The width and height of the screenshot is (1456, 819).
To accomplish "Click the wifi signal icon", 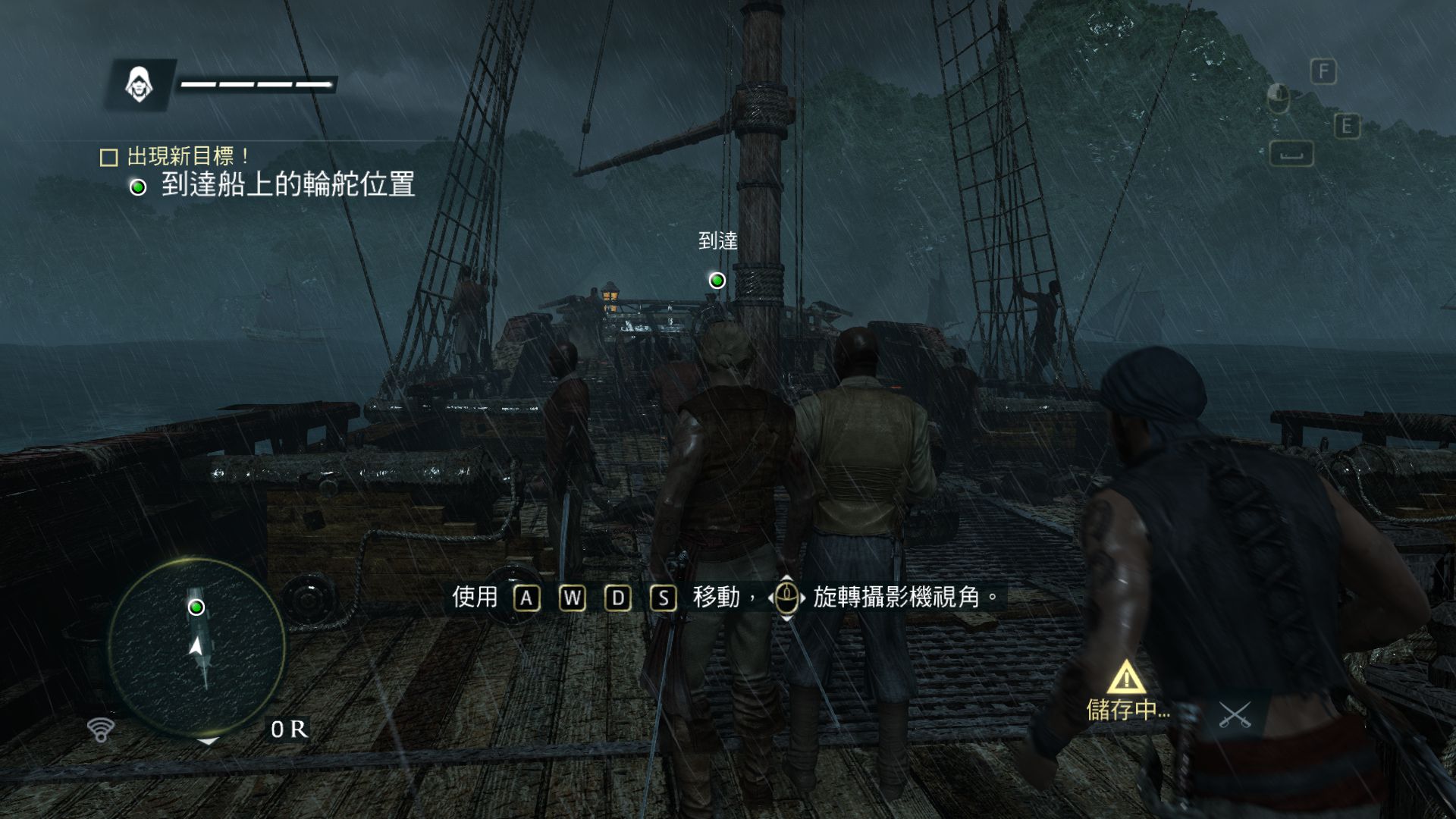I will (100, 729).
